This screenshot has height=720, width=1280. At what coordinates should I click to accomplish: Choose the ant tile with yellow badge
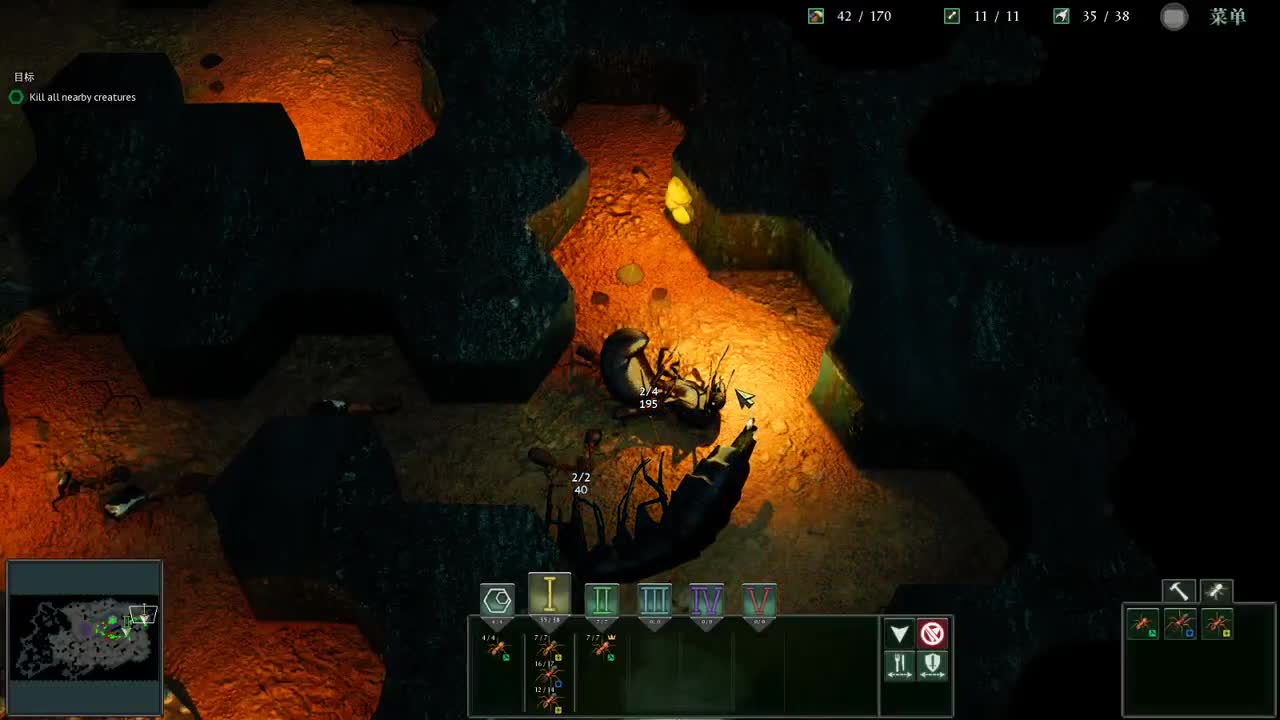pos(1217,625)
